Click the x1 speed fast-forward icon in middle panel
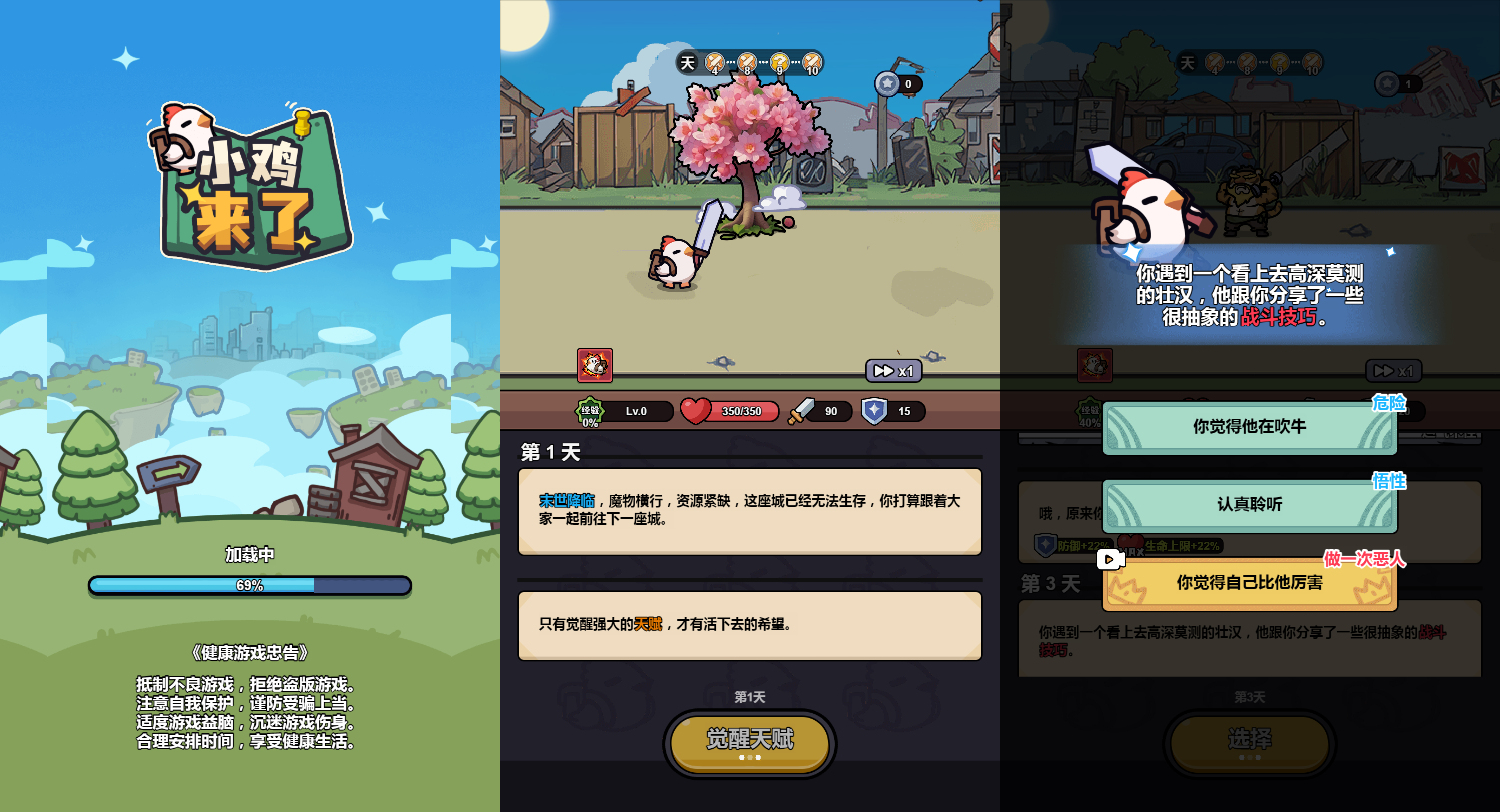 click(x=891, y=370)
